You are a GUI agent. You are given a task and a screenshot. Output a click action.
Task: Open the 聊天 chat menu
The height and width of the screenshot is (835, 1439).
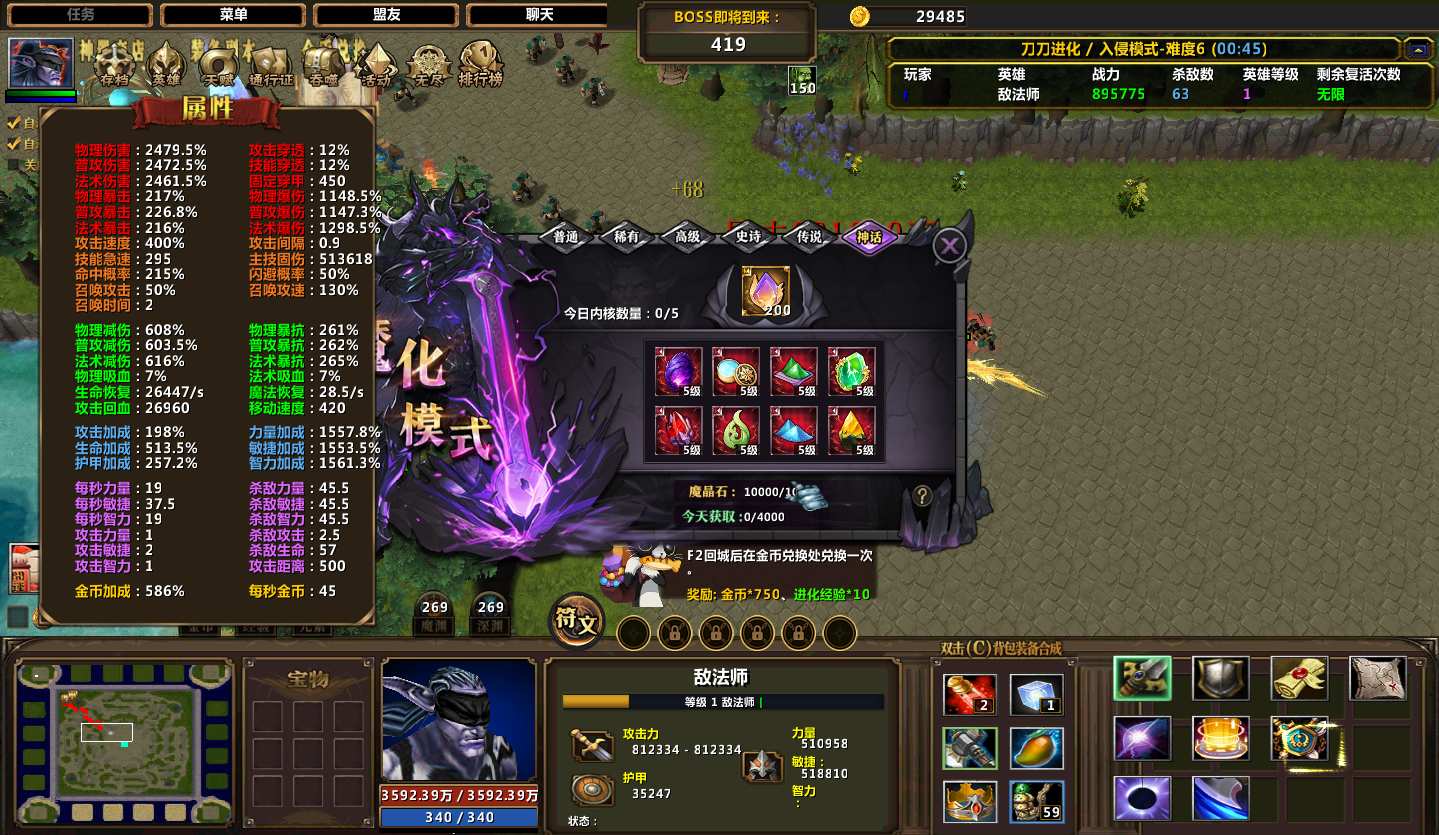click(x=538, y=15)
